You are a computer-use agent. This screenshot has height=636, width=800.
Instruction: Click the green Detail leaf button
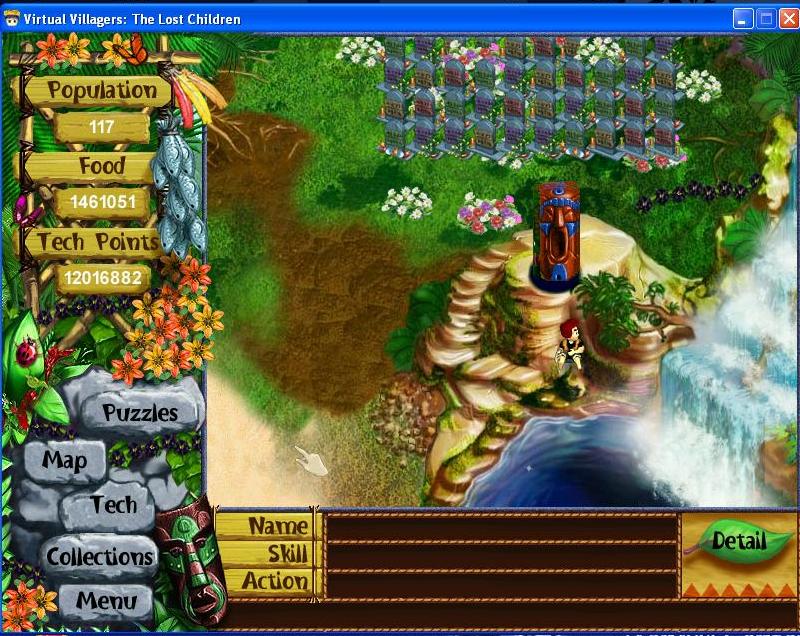point(738,542)
